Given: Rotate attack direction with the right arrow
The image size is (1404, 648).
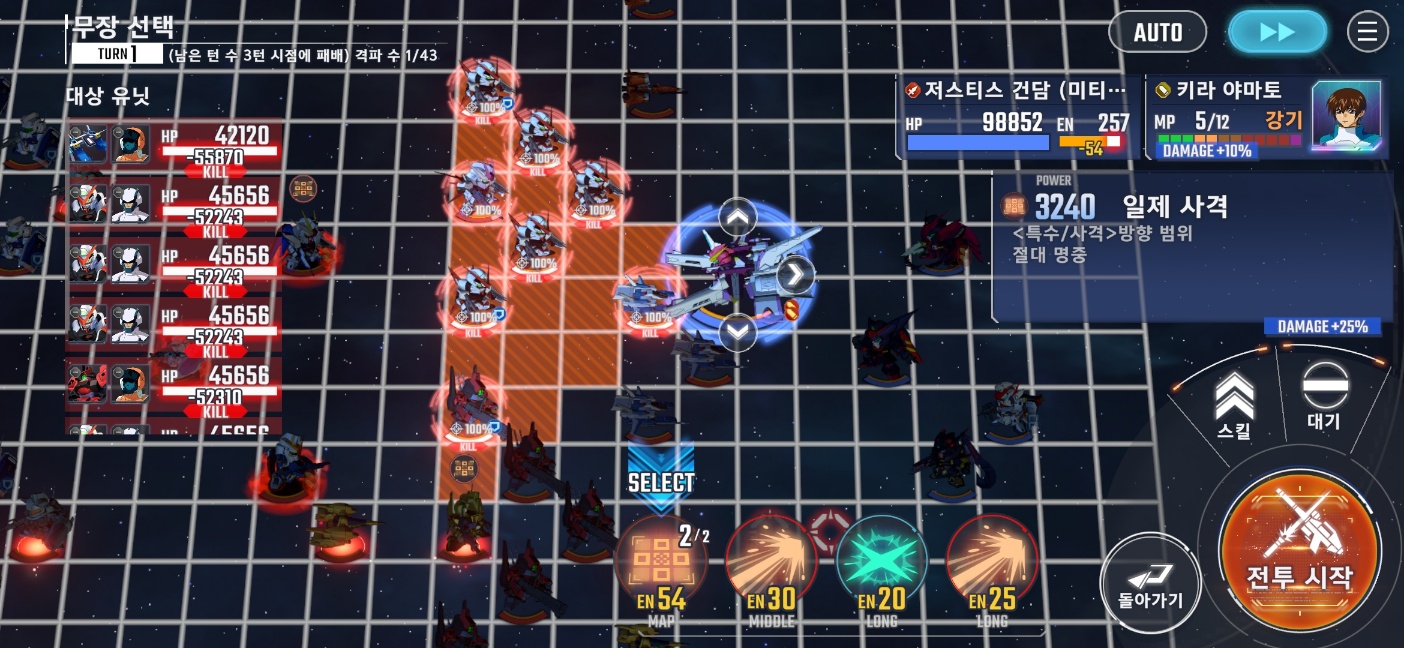Looking at the screenshot, I should pyautogui.click(x=795, y=273).
